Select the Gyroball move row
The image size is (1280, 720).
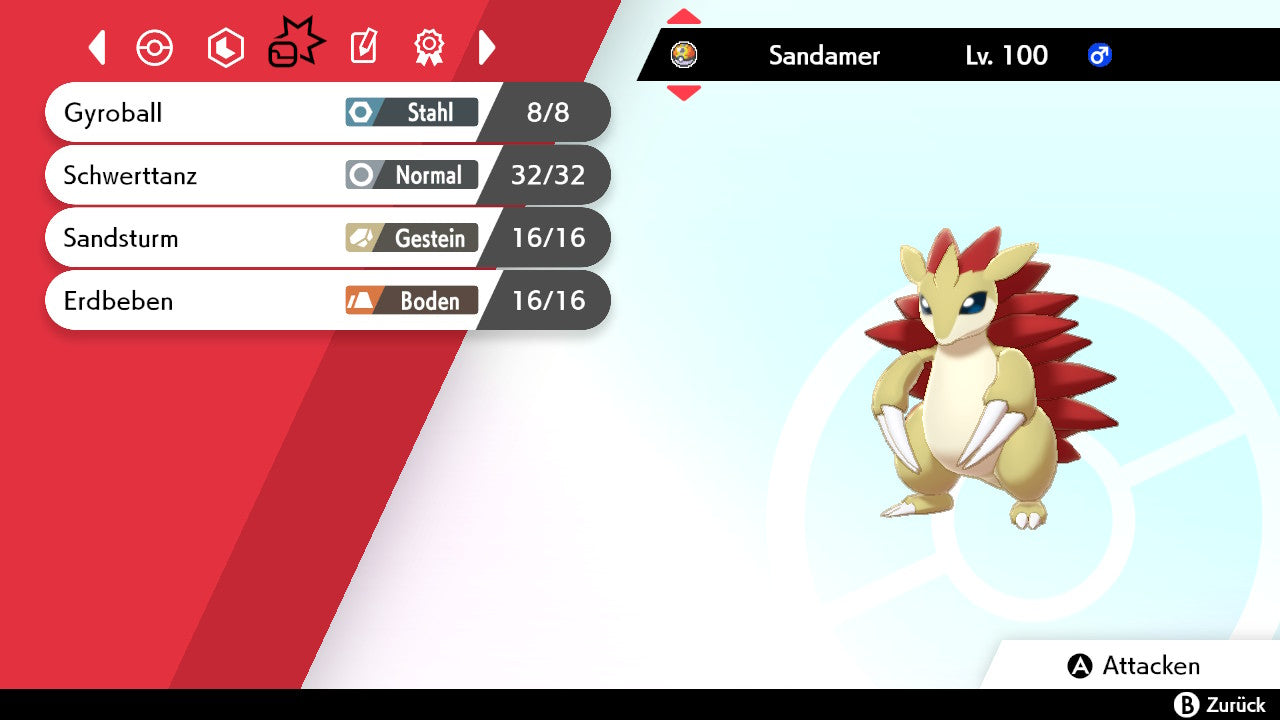[327, 112]
